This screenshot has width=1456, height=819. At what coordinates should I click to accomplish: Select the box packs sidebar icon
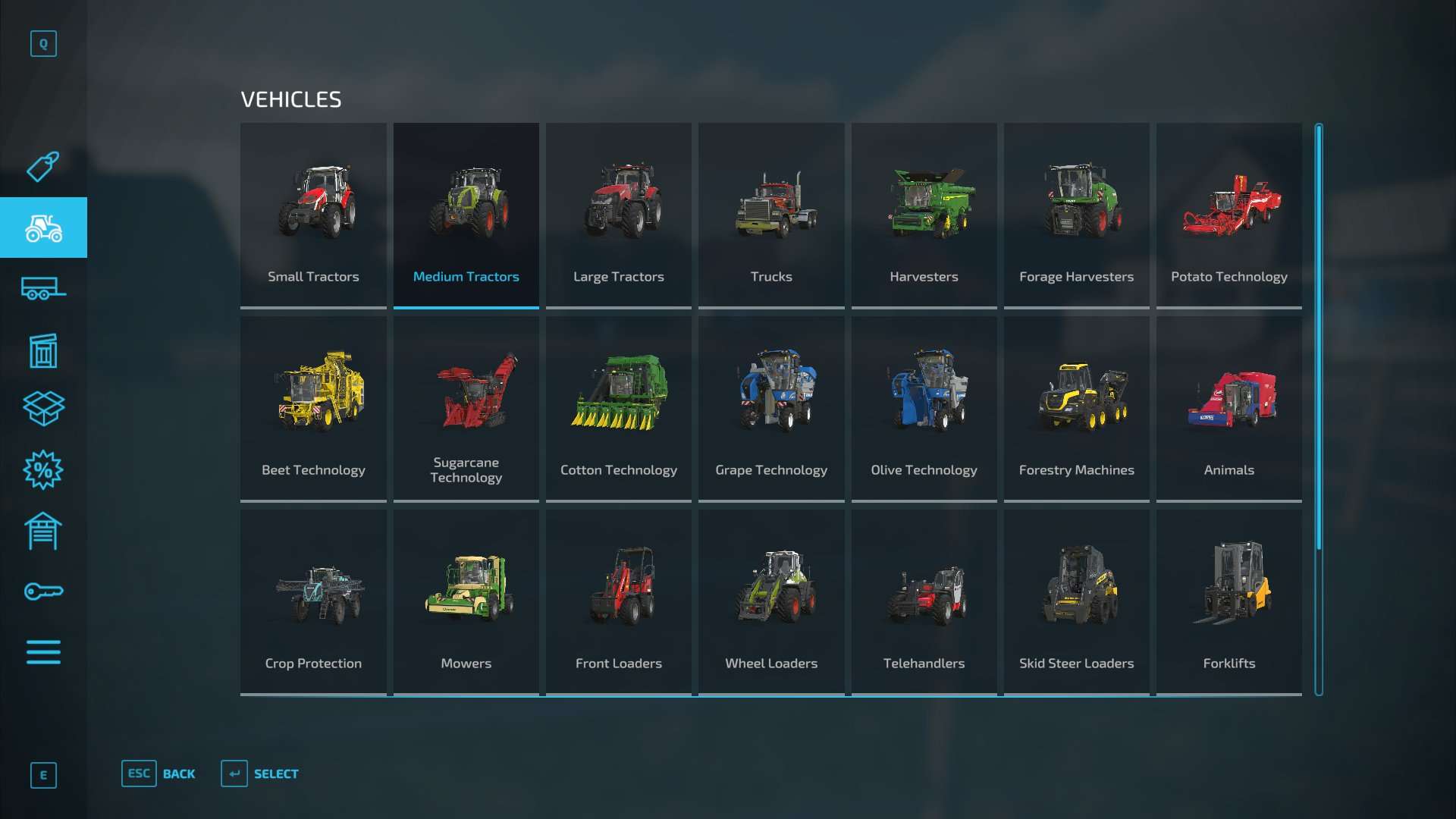(x=43, y=409)
